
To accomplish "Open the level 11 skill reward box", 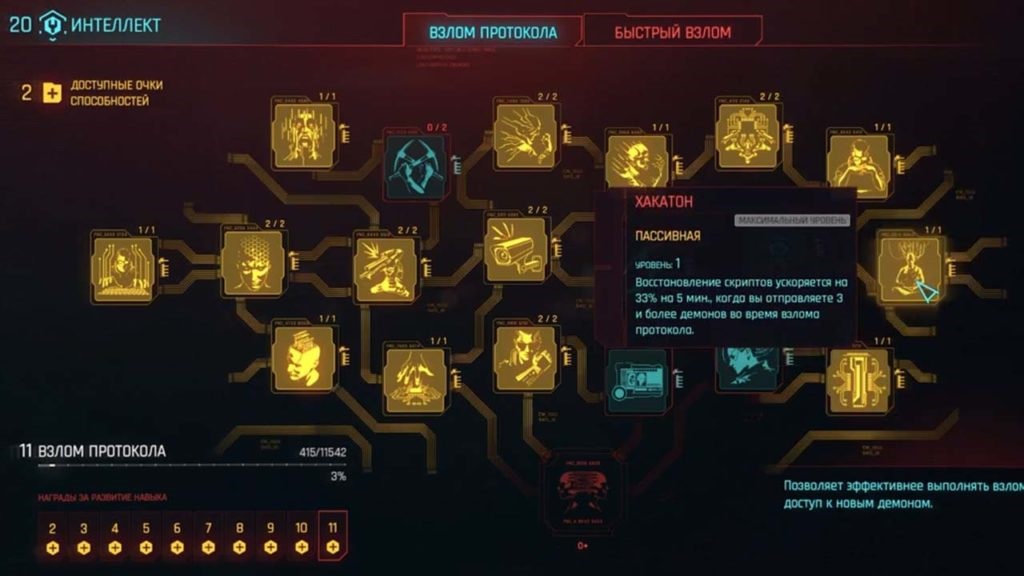I will click(333, 537).
